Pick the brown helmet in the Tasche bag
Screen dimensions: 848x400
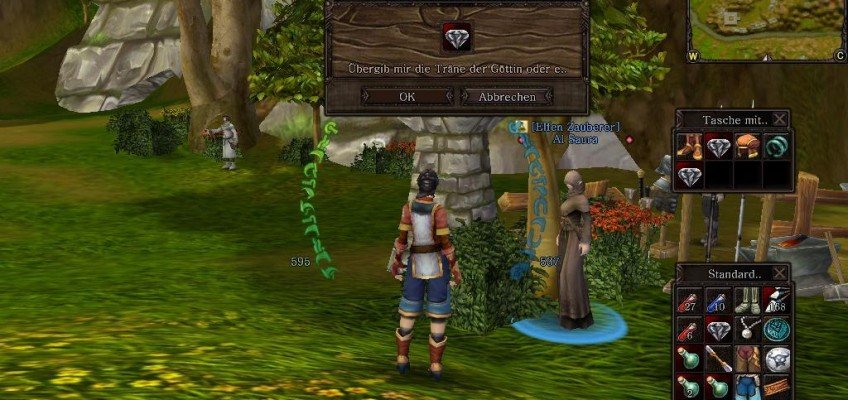point(747,148)
